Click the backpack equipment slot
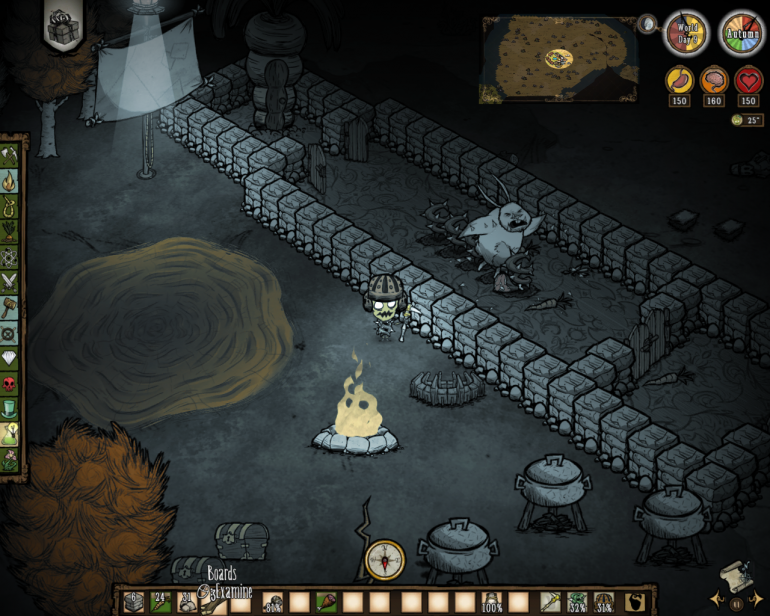Image resolution: width=770 pixels, height=616 pixels. point(634,602)
